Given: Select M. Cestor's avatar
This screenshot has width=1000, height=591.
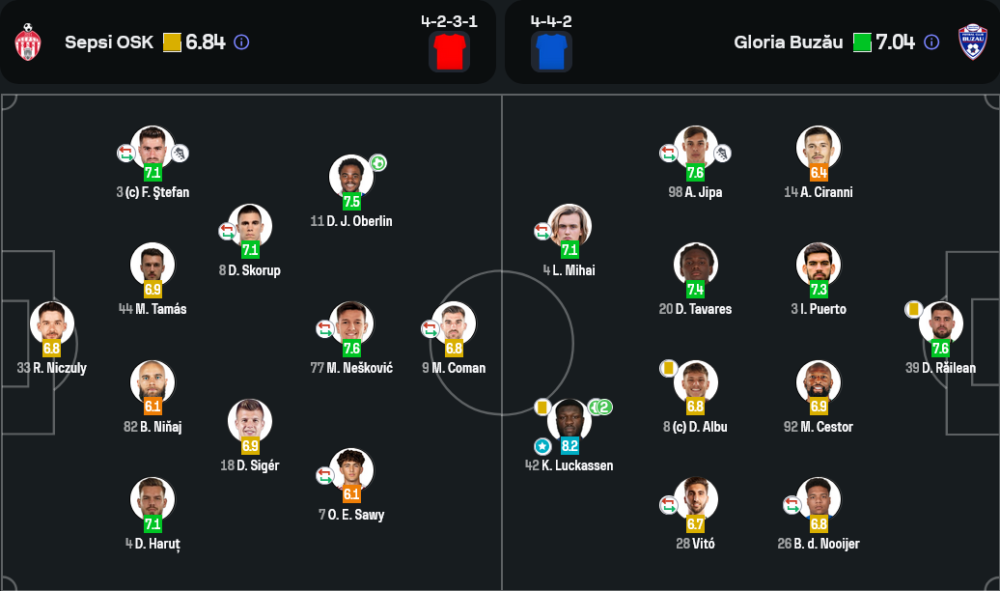Looking at the screenshot, I should click(x=818, y=382).
